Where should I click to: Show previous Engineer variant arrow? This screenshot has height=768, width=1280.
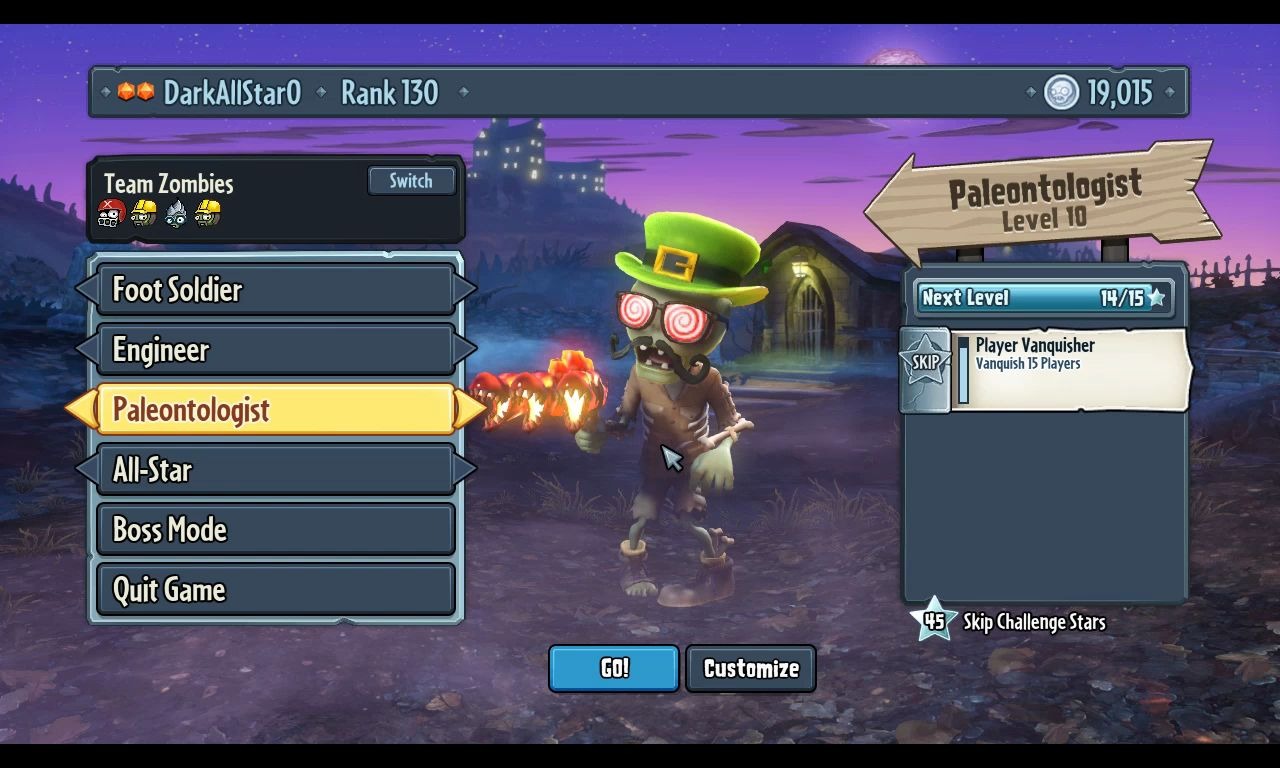pos(86,350)
